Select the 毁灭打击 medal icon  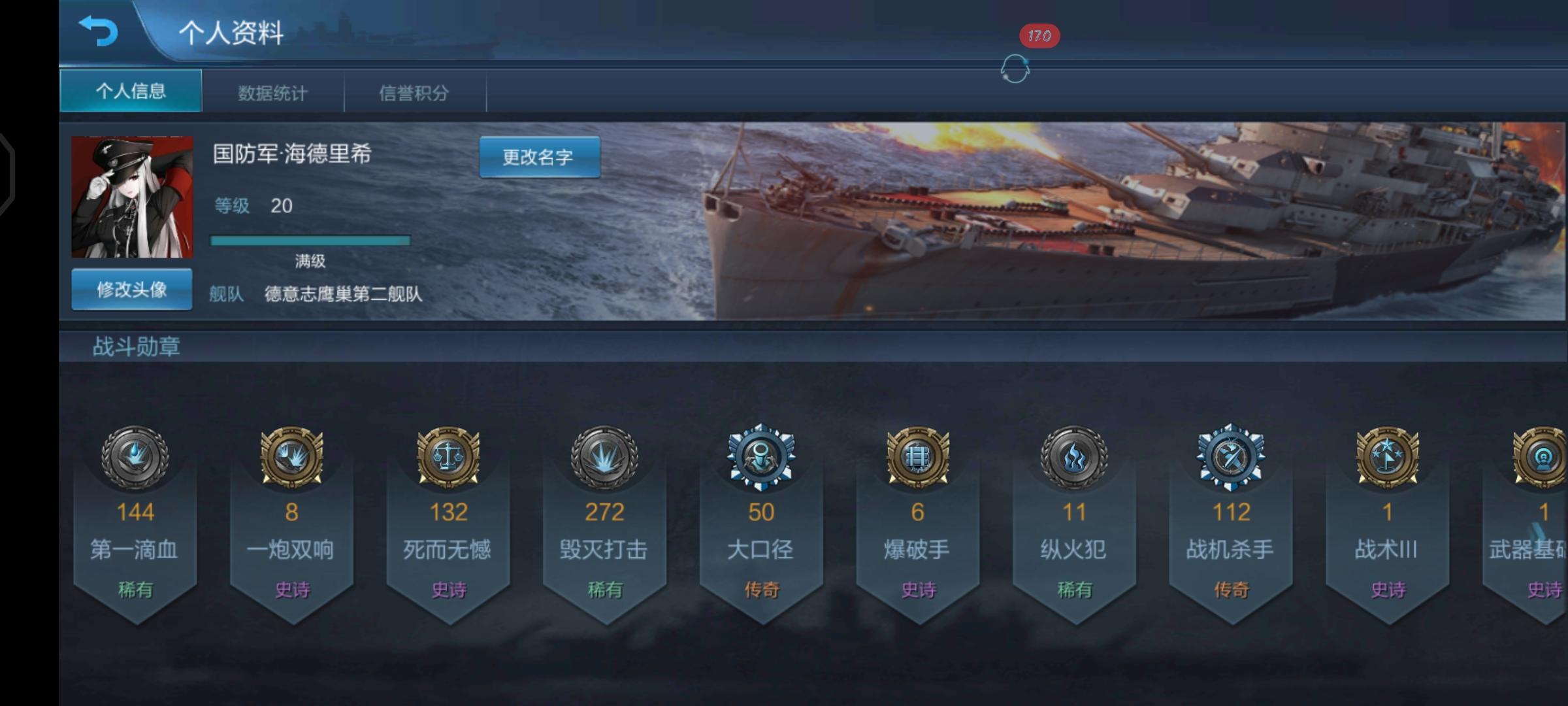[604, 458]
